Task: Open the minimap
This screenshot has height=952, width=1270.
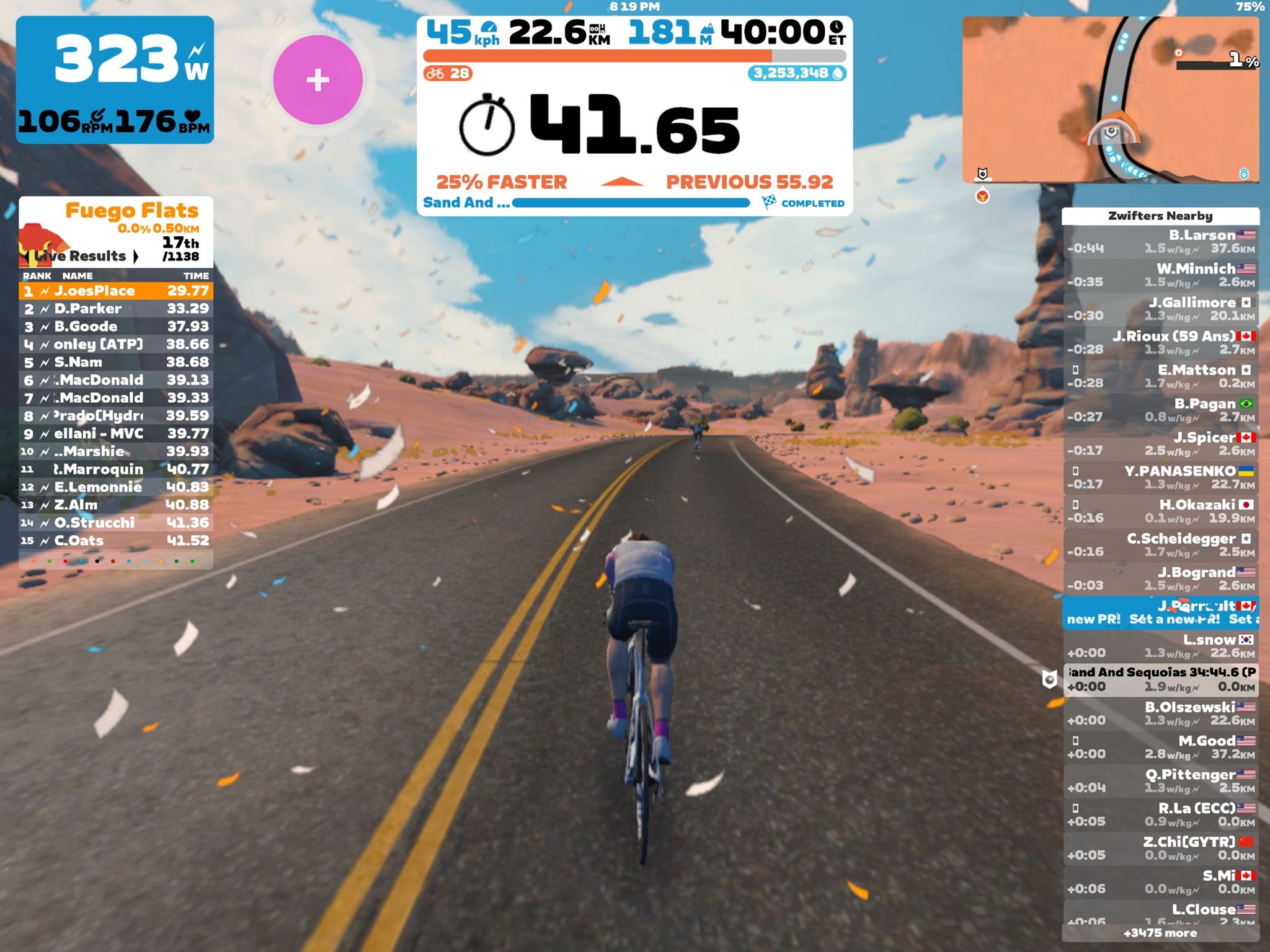Action: pyautogui.click(x=1110, y=99)
